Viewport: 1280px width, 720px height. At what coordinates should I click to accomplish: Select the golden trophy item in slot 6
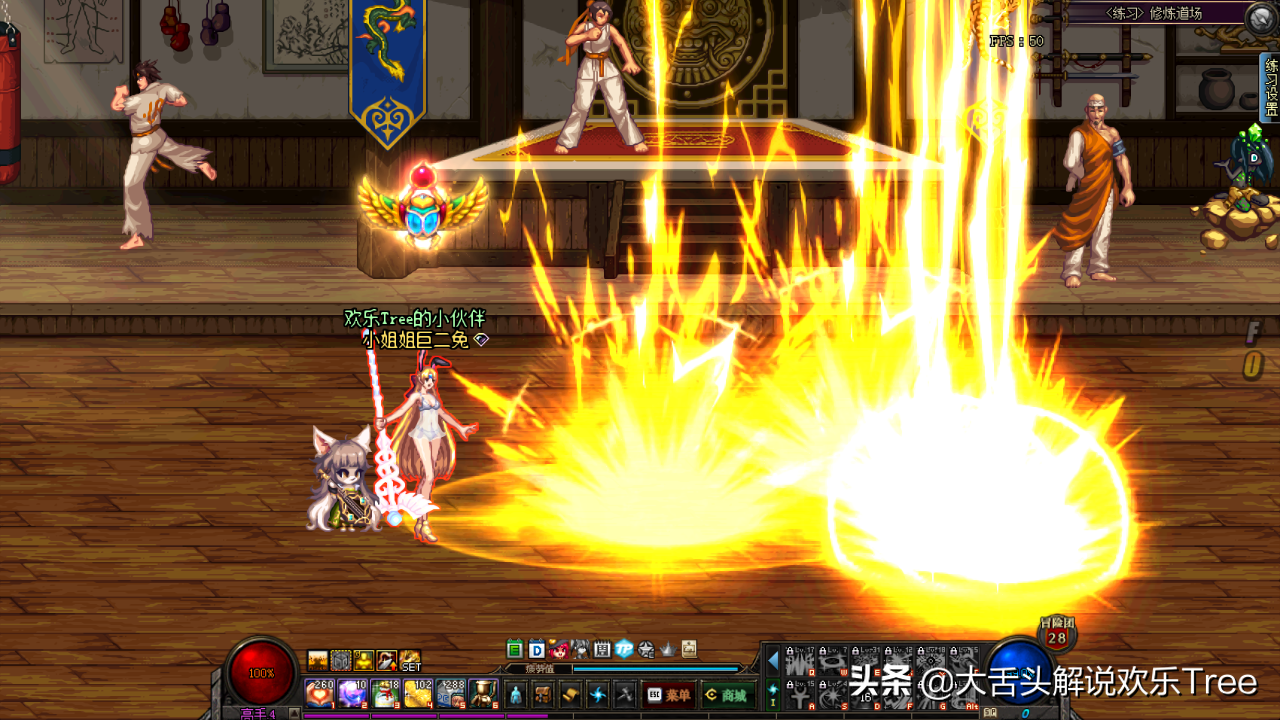point(483,693)
